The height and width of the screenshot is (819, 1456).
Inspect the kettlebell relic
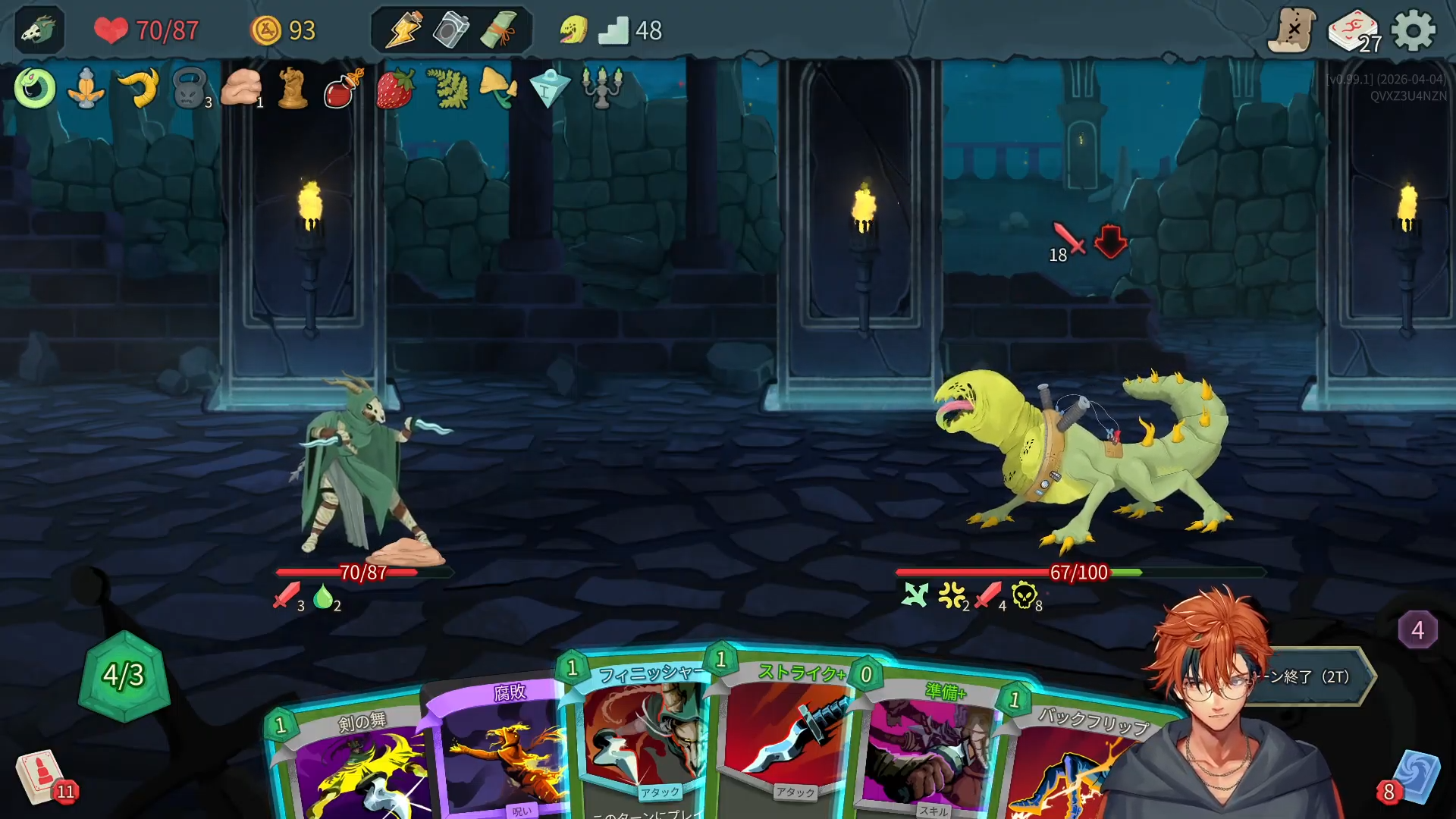(x=190, y=89)
